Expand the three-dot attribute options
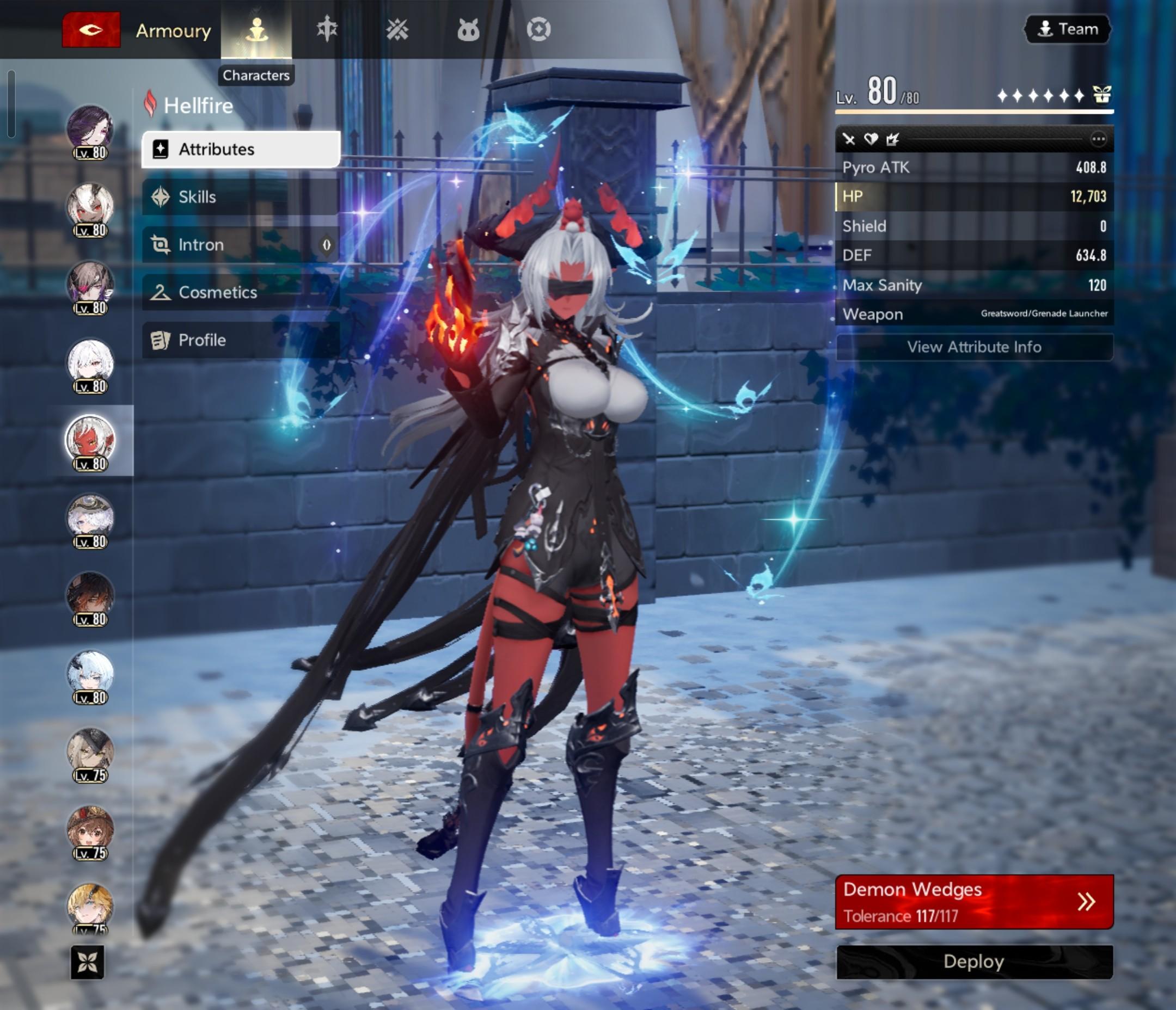 pos(1098,139)
